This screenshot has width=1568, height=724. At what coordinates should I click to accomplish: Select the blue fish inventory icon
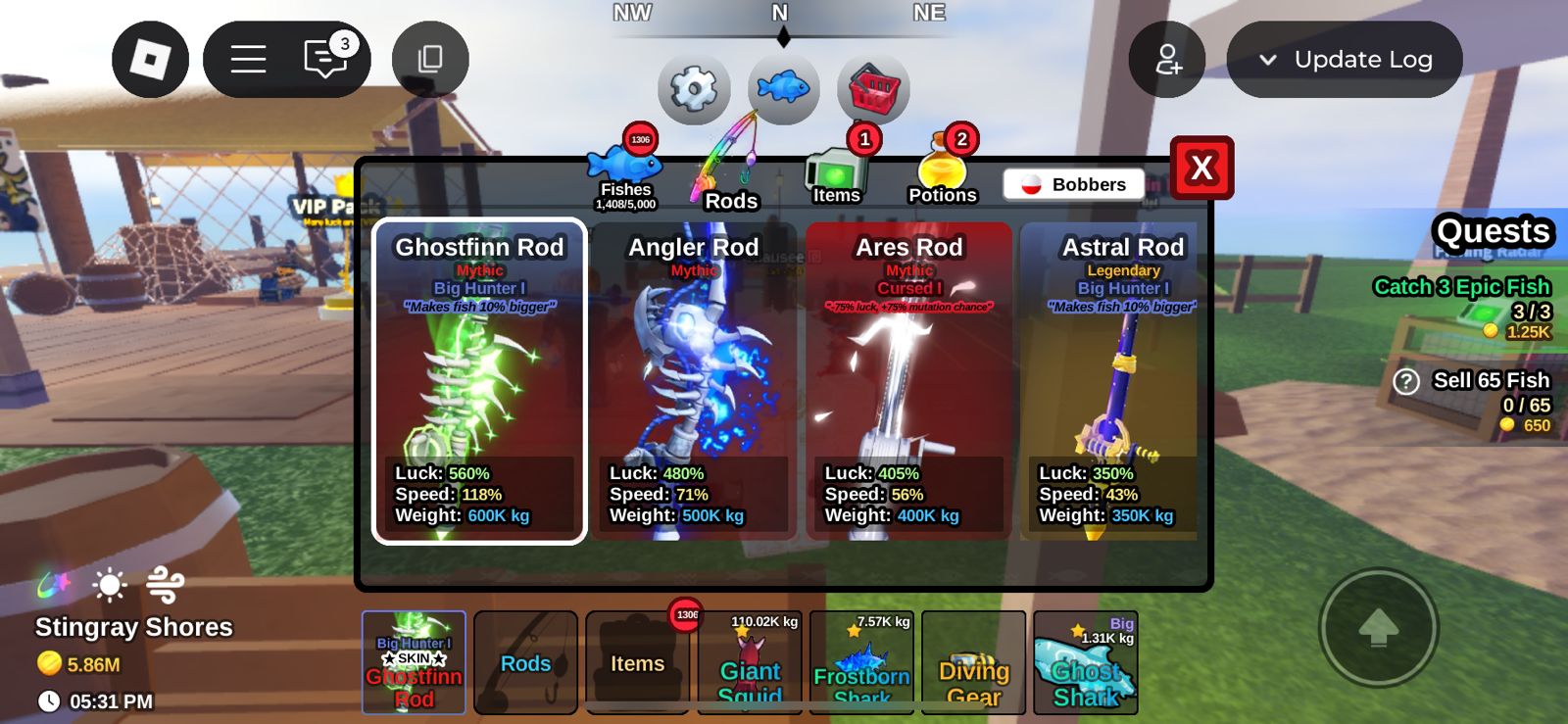point(781,88)
